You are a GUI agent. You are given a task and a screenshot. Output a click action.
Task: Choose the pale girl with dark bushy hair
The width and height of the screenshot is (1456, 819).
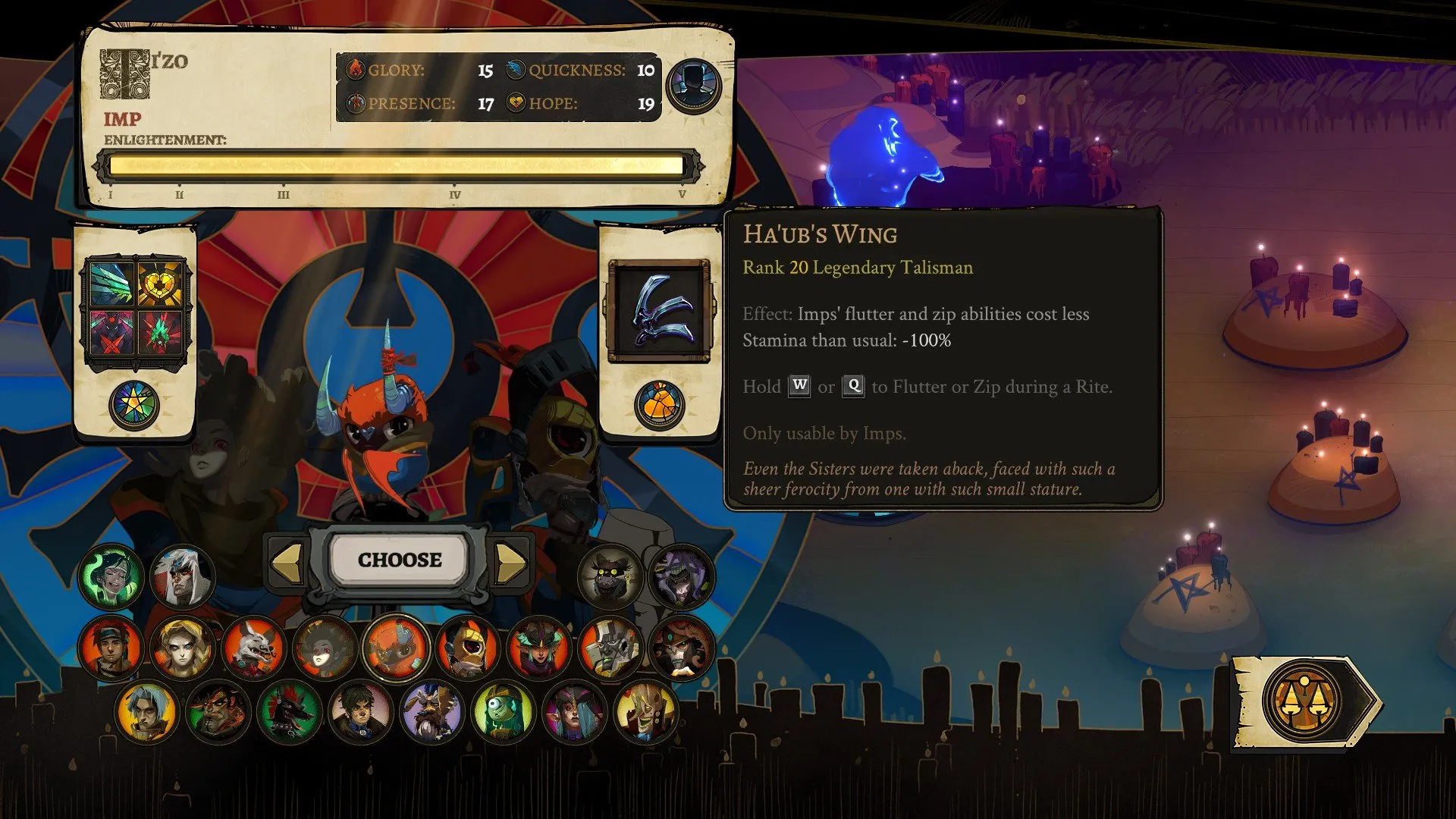pos(325,648)
